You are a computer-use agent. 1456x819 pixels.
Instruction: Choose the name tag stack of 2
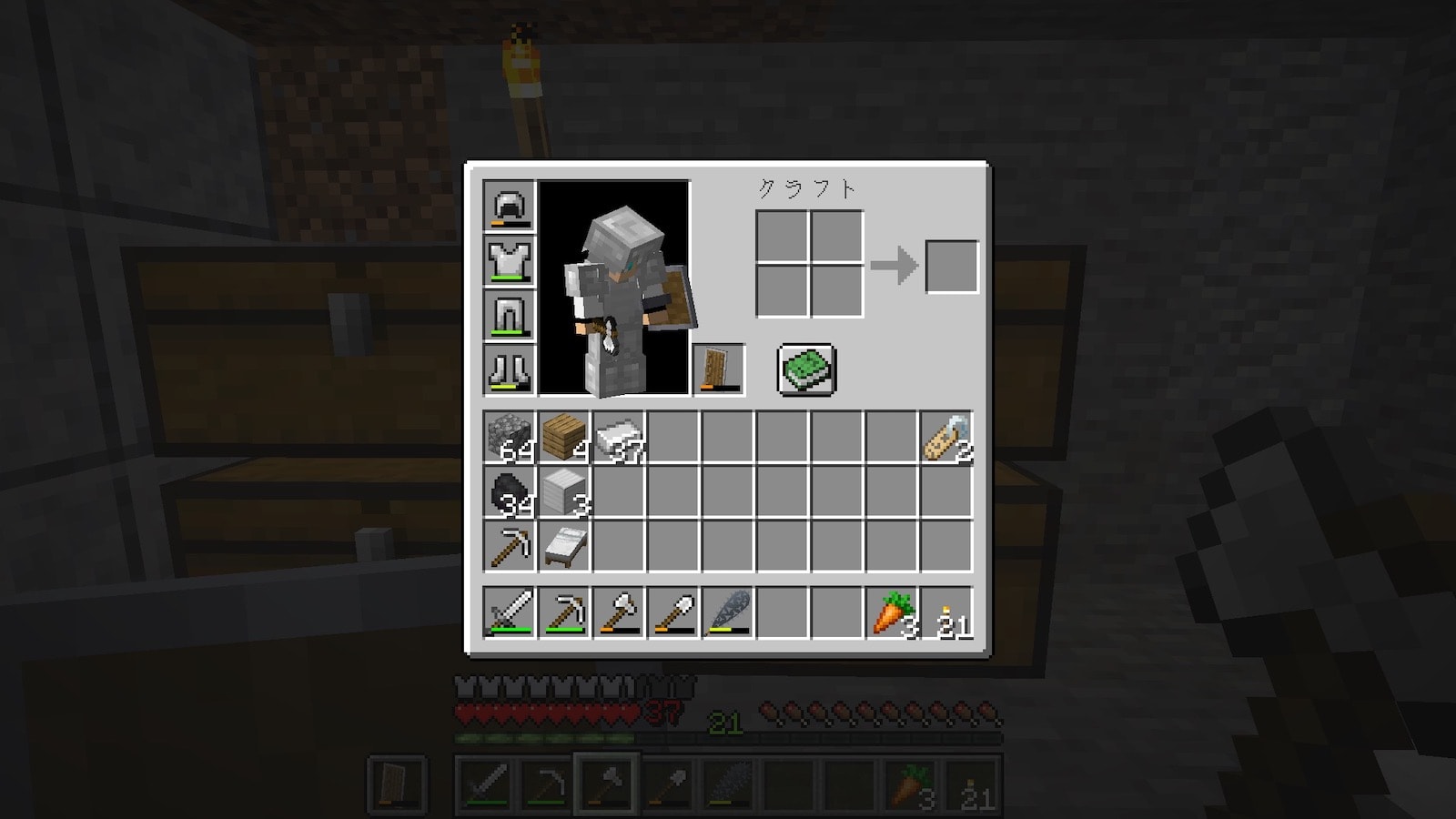click(x=946, y=438)
